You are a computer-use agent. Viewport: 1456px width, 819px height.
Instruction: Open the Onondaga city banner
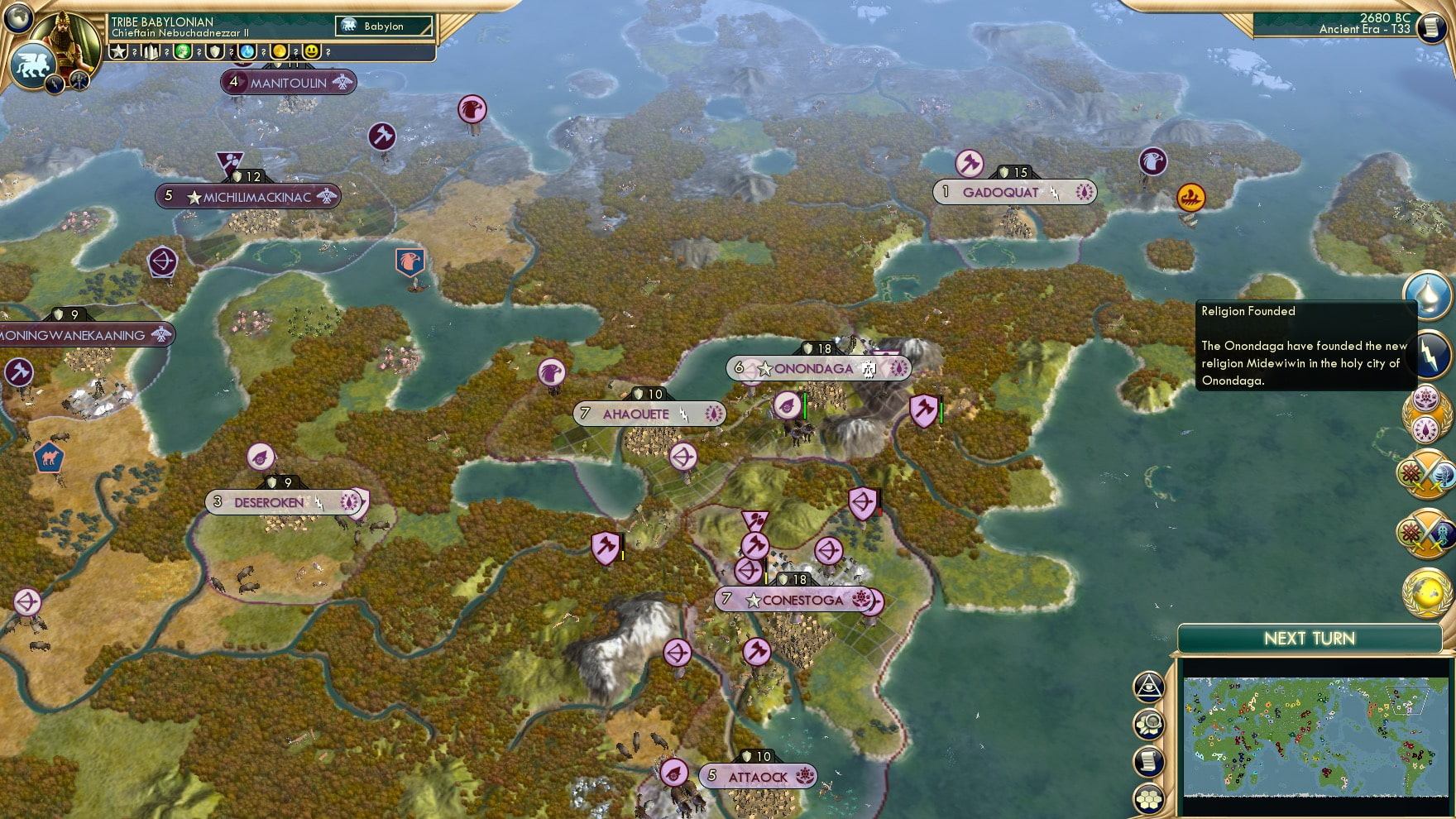point(814,369)
